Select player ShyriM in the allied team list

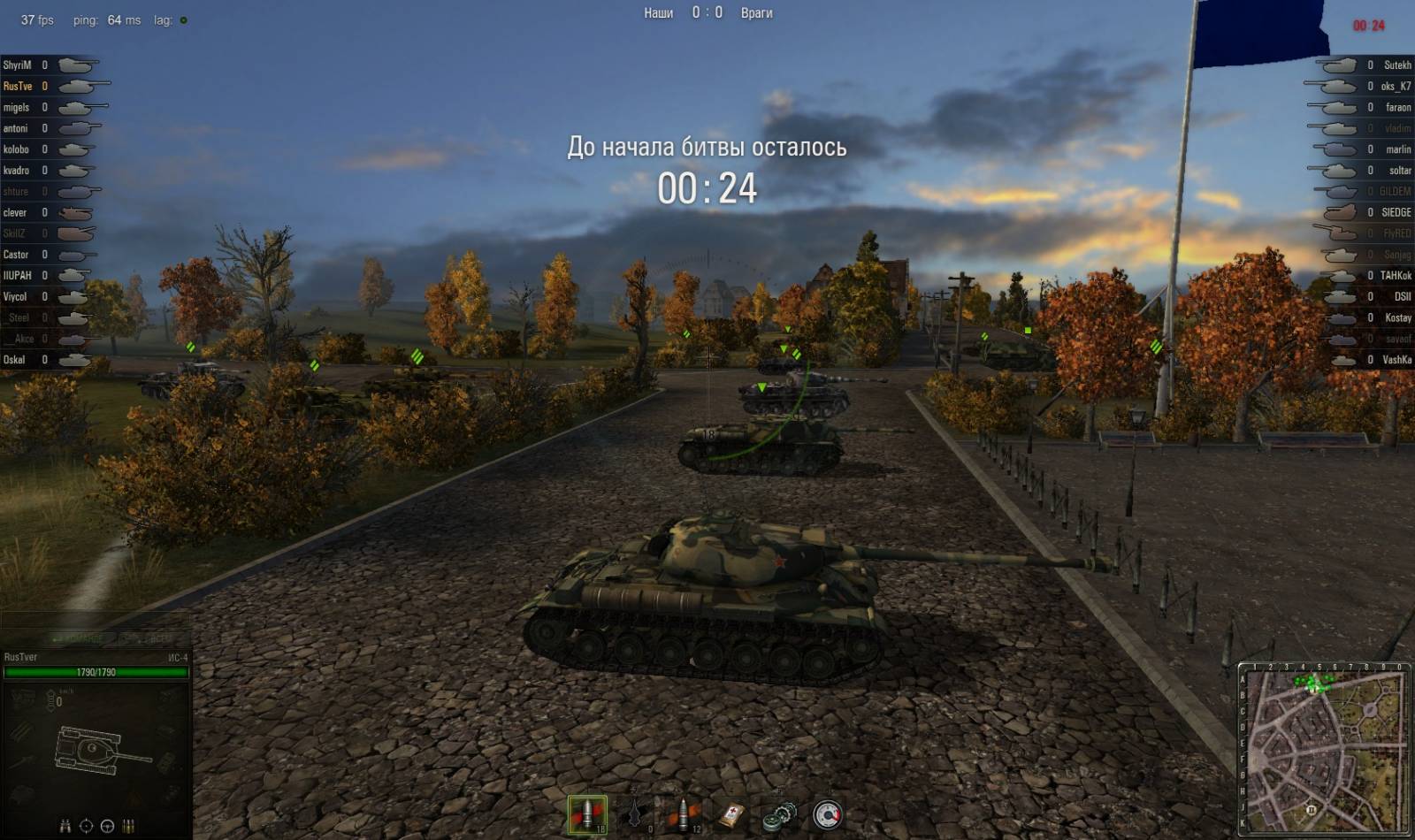pos(17,65)
